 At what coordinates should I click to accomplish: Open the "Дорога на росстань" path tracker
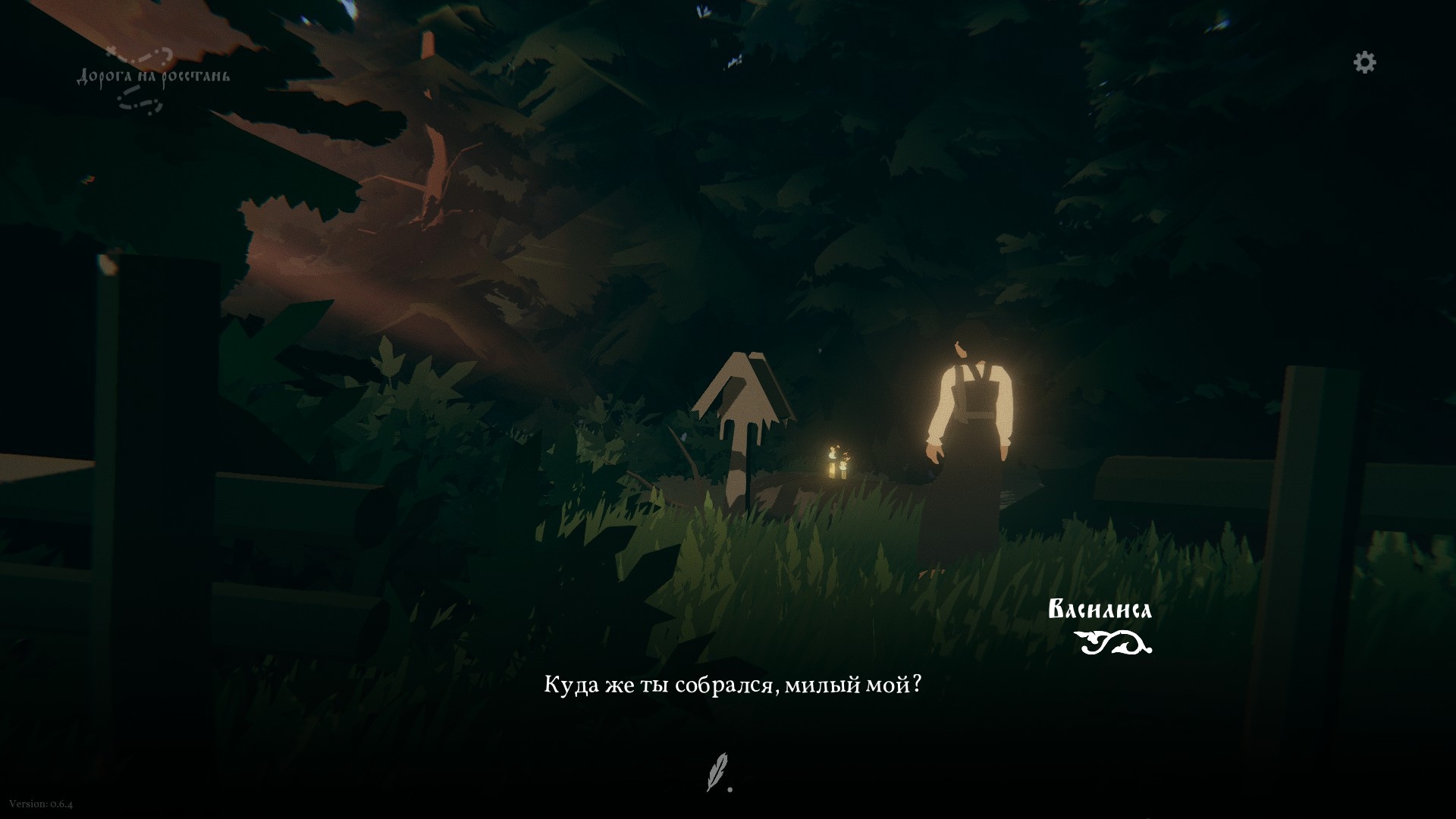tap(152, 77)
